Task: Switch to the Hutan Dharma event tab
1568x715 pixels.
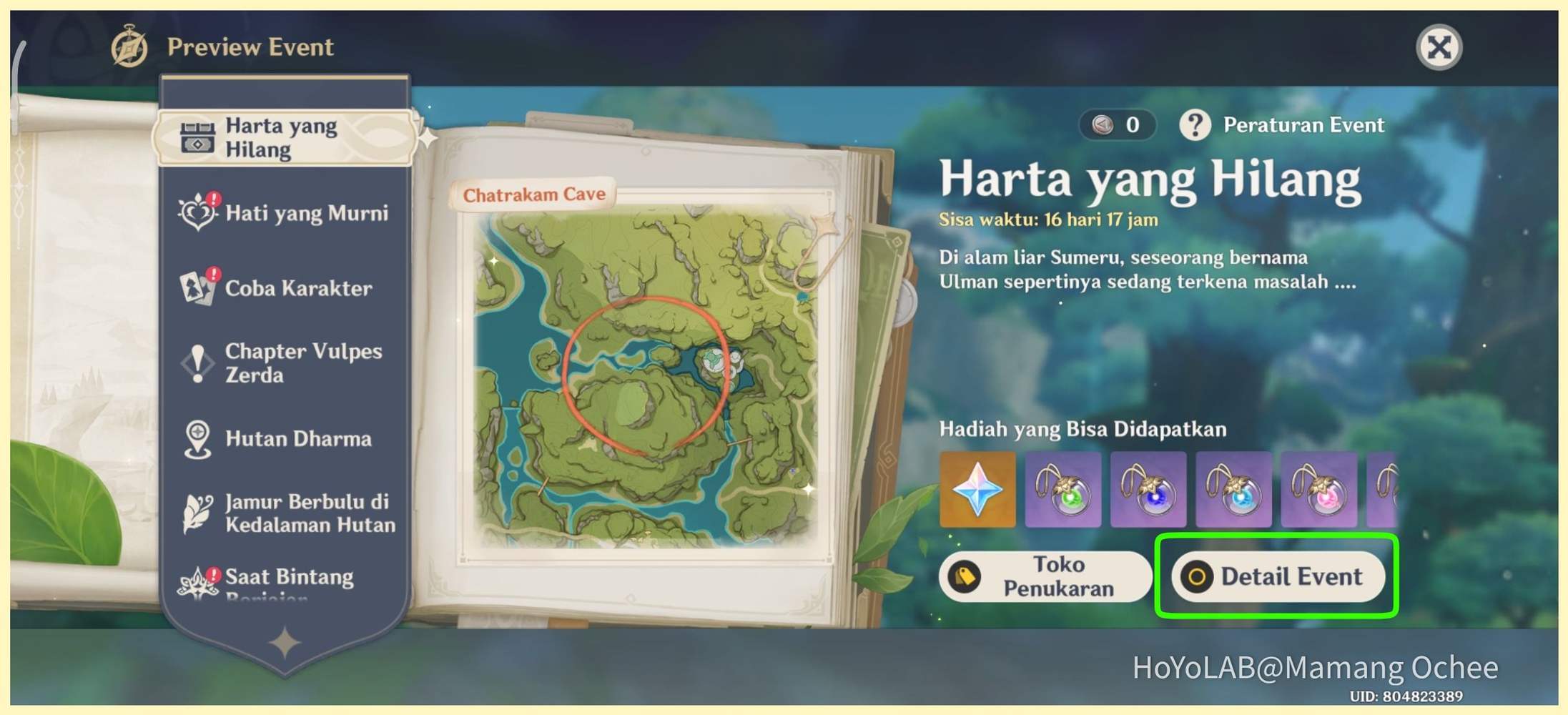Action: pos(298,438)
